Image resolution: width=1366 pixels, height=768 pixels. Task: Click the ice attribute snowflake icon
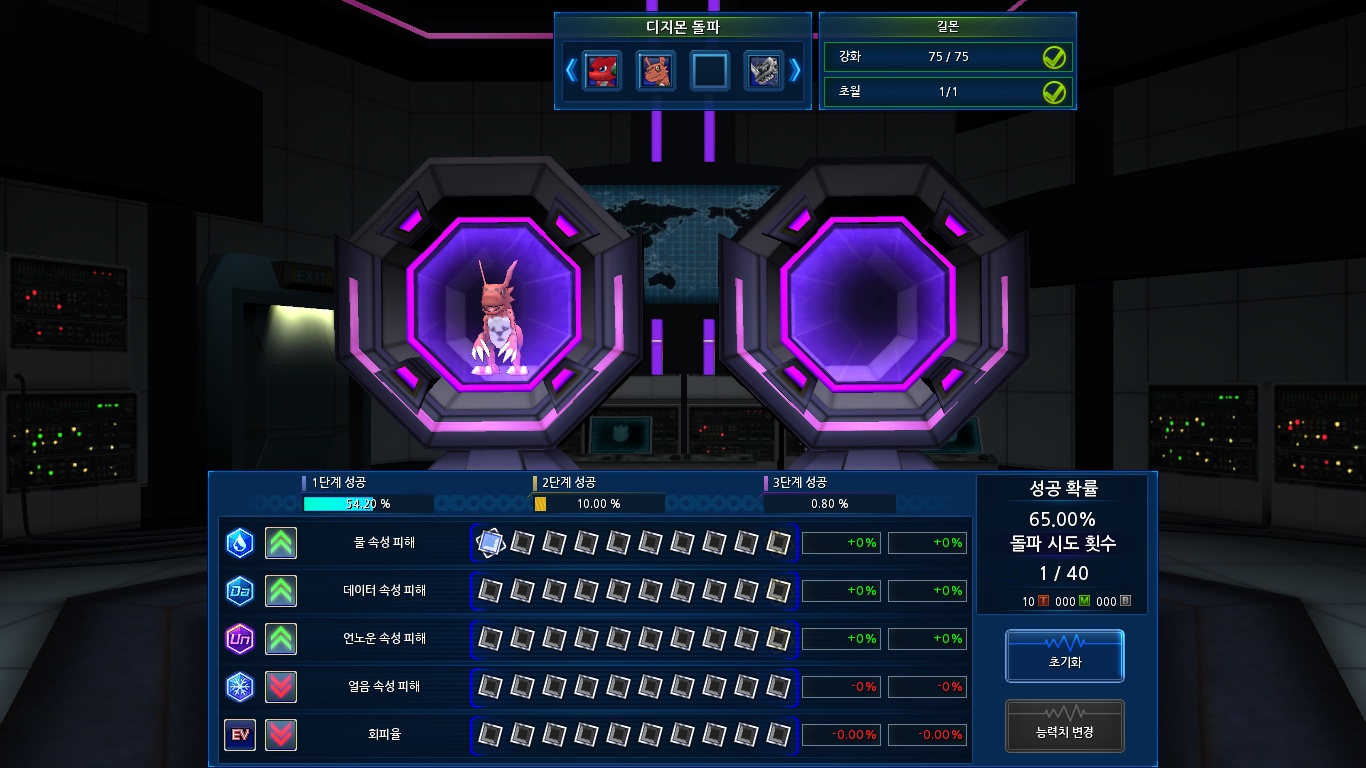[x=240, y=687]
